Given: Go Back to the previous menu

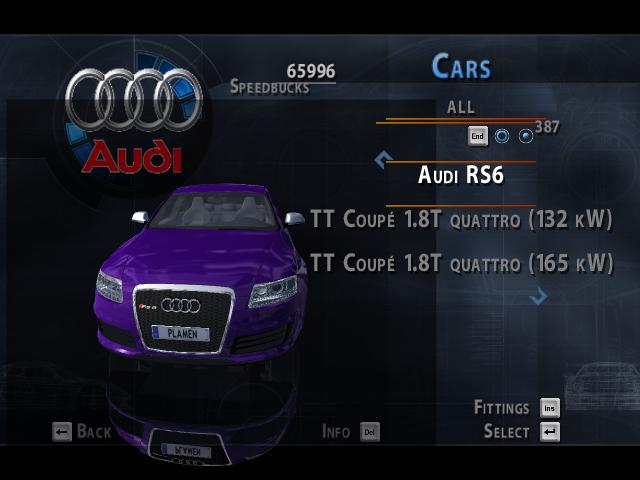Looking at the screenshot, I should pyautogui.click(x=82, y=432).
